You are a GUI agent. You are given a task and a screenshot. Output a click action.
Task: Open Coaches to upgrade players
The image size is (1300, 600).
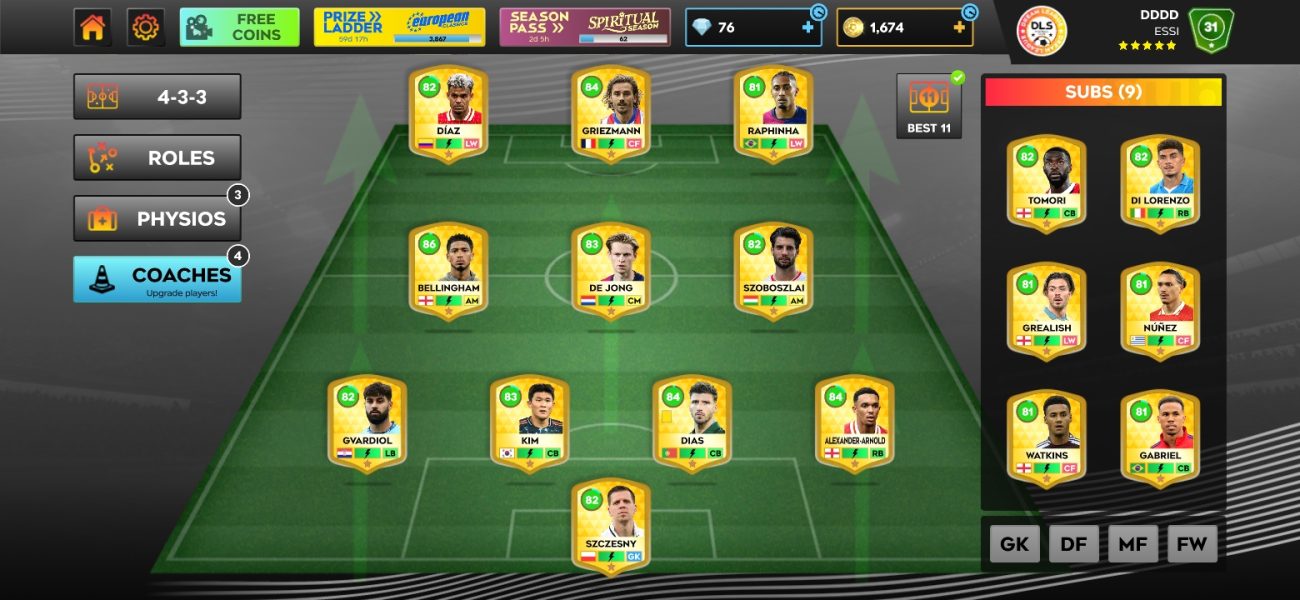tap(157, 279)
